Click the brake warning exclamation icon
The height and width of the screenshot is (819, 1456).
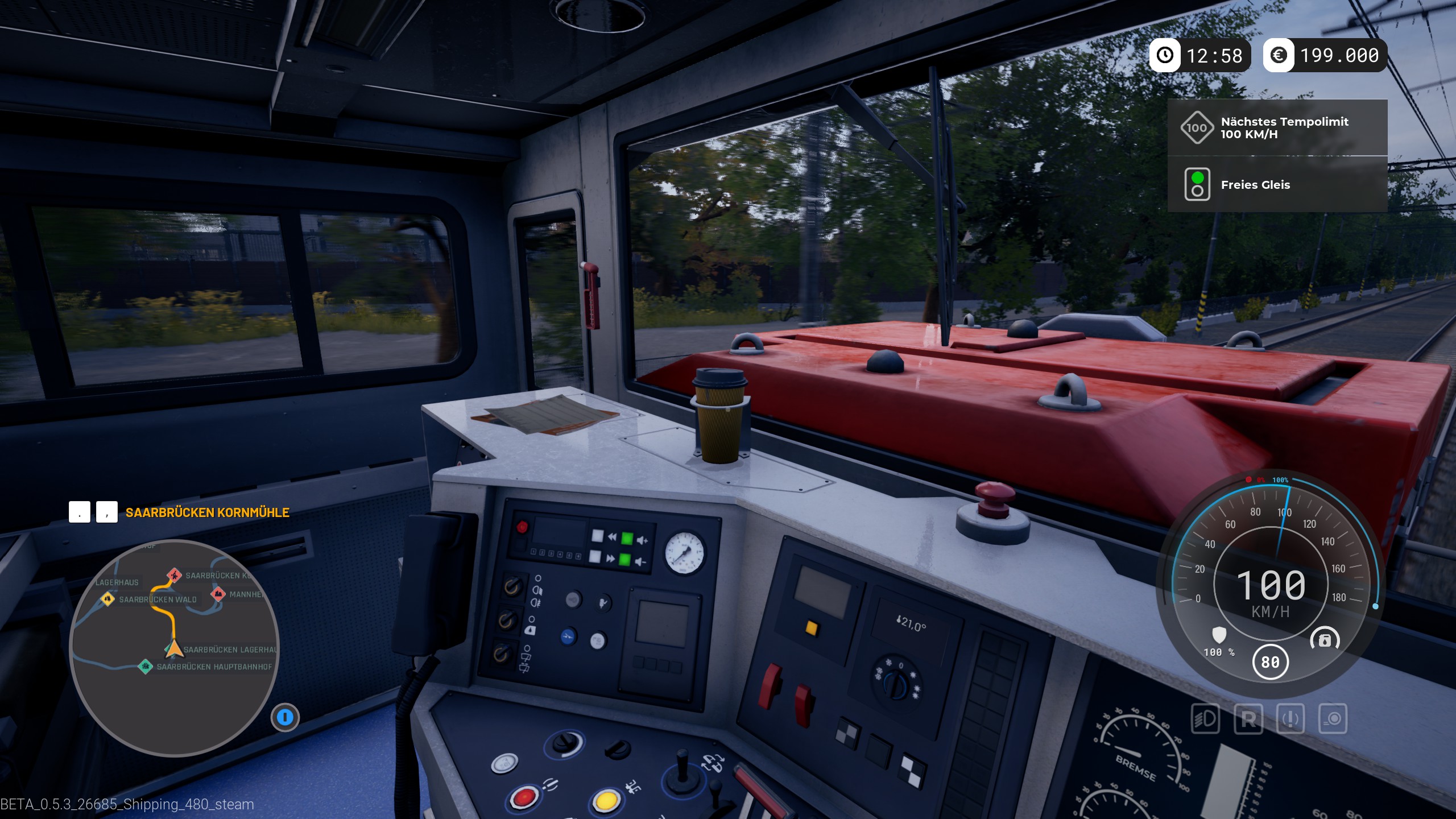[x=1290, y=719]
